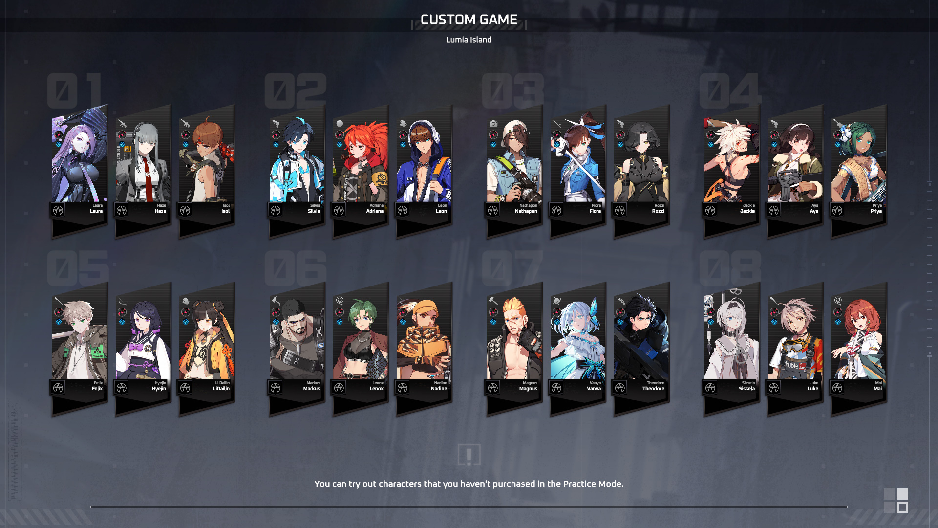Click Lenox's green-haired character card
The width and height of the screenshot is (938, 528).
(x=359, y=342)
